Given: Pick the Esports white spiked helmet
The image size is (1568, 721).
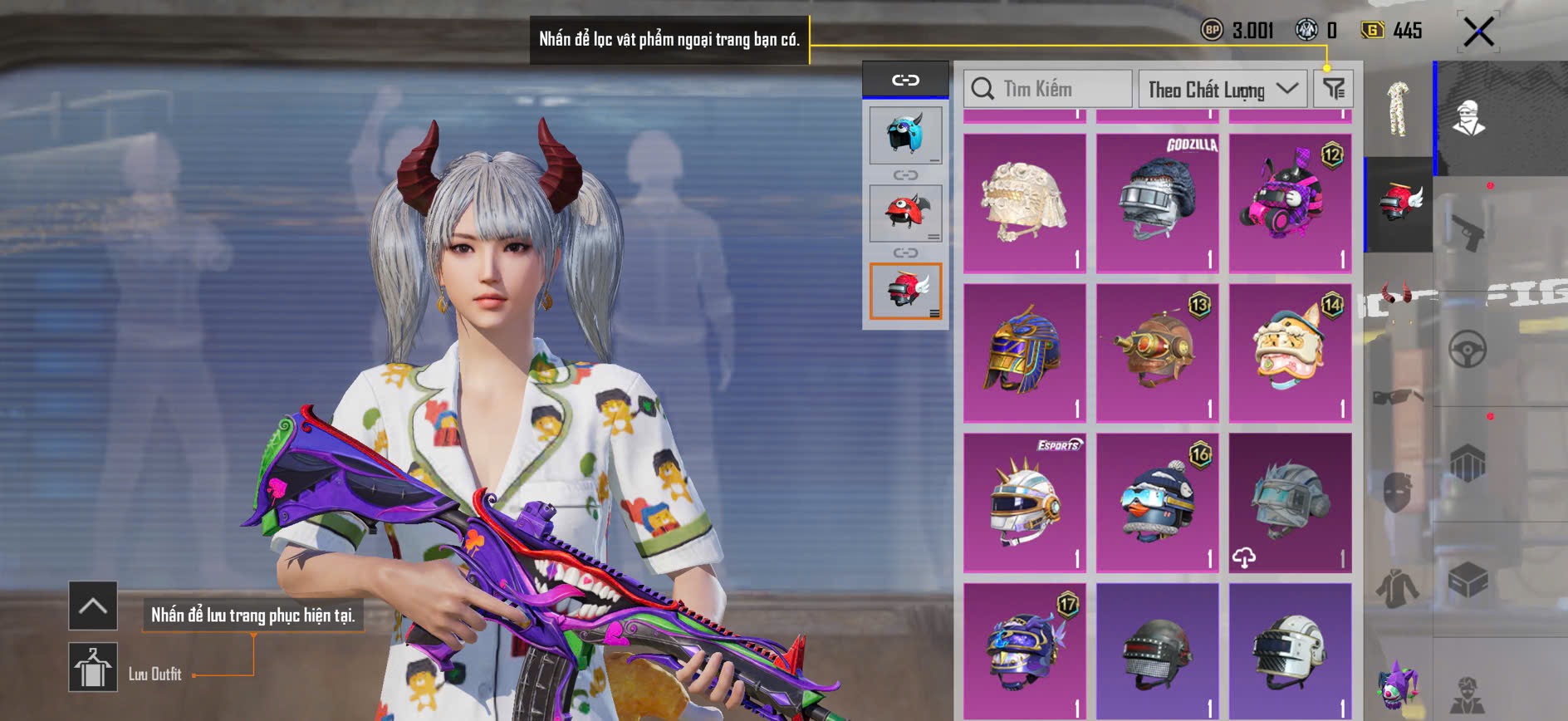Looking at the screenshot, I should [1024, 503].
